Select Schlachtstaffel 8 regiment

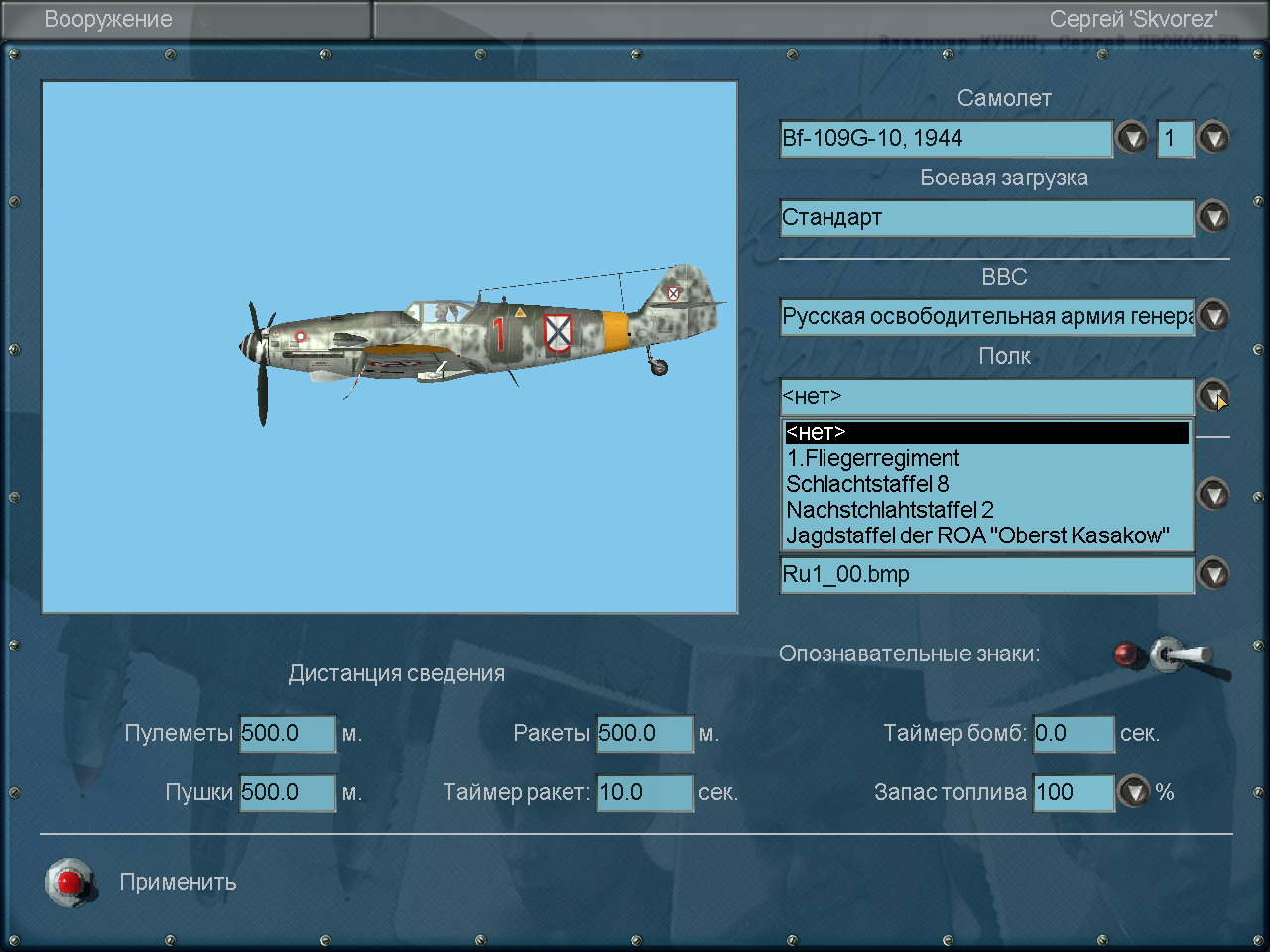pyautogui.click(x=867, y=485)
